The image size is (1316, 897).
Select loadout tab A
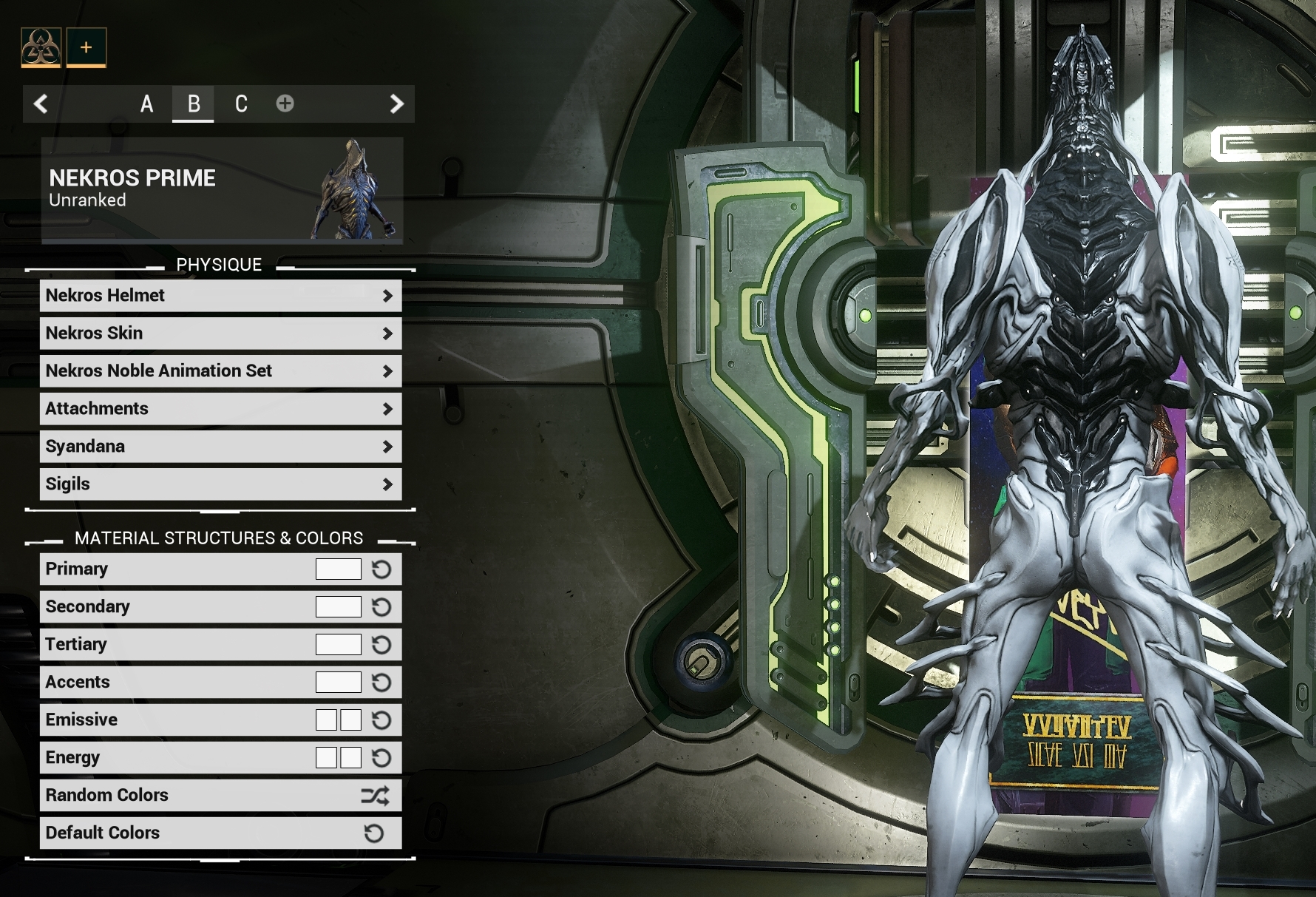click(x=147, y=104)
